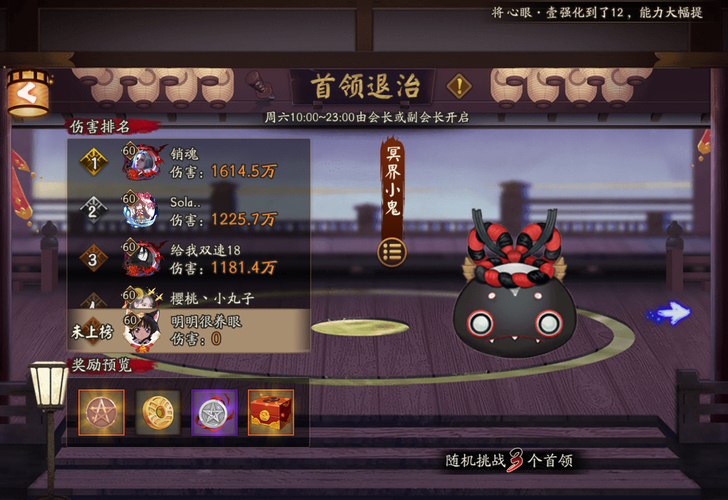Image resolution: width=728 pixels, height=500 pixels.
Task: Preview the silver pentagram medal reward
Action: (x=214, y=412)
